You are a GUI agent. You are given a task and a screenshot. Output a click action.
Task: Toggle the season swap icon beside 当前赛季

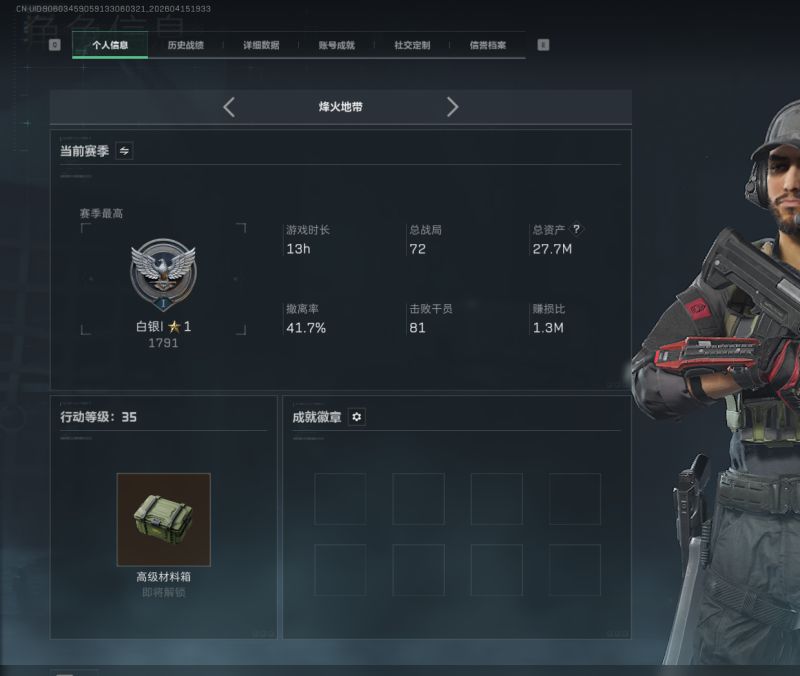pyautogui.click(x=124, y=151)
